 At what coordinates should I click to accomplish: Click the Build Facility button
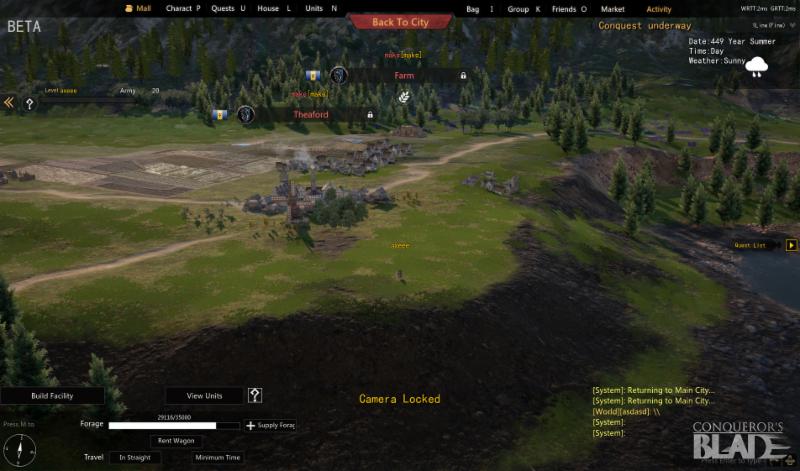[x=52, y=396]
